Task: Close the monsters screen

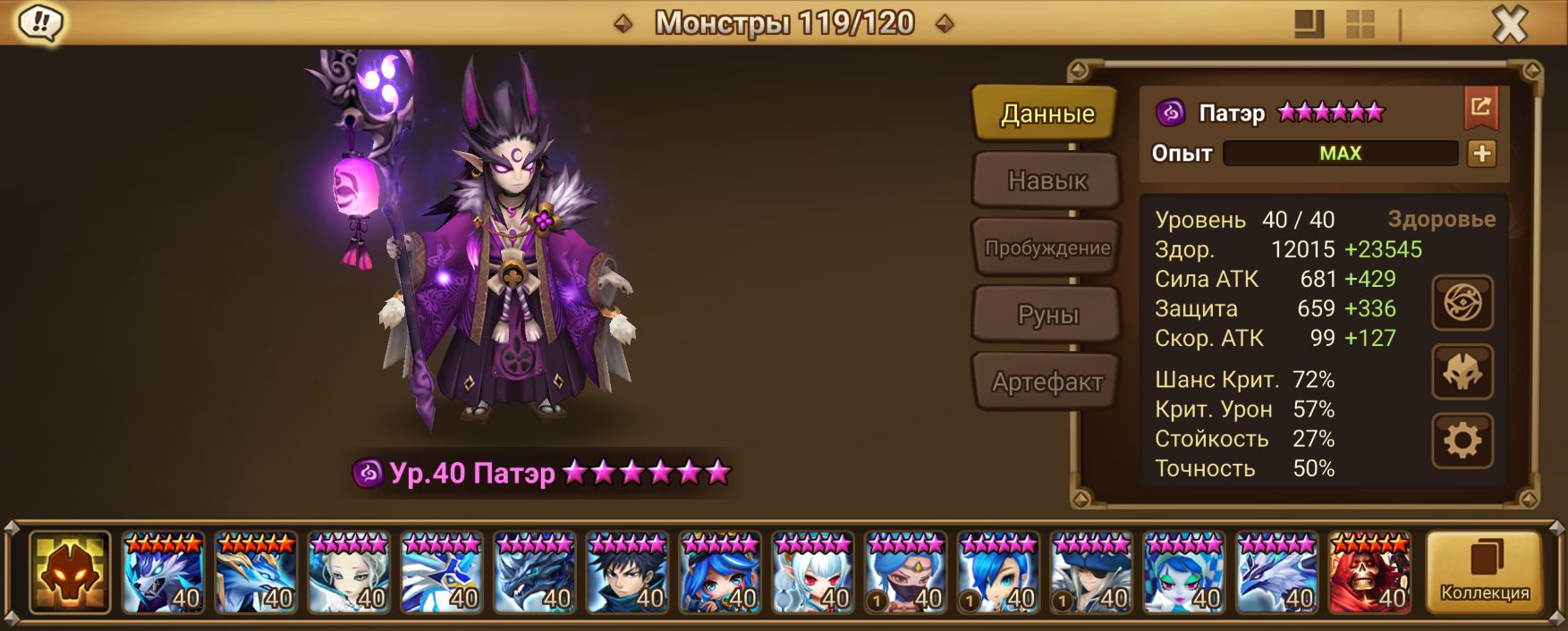Action: (x=1509, y=24)
